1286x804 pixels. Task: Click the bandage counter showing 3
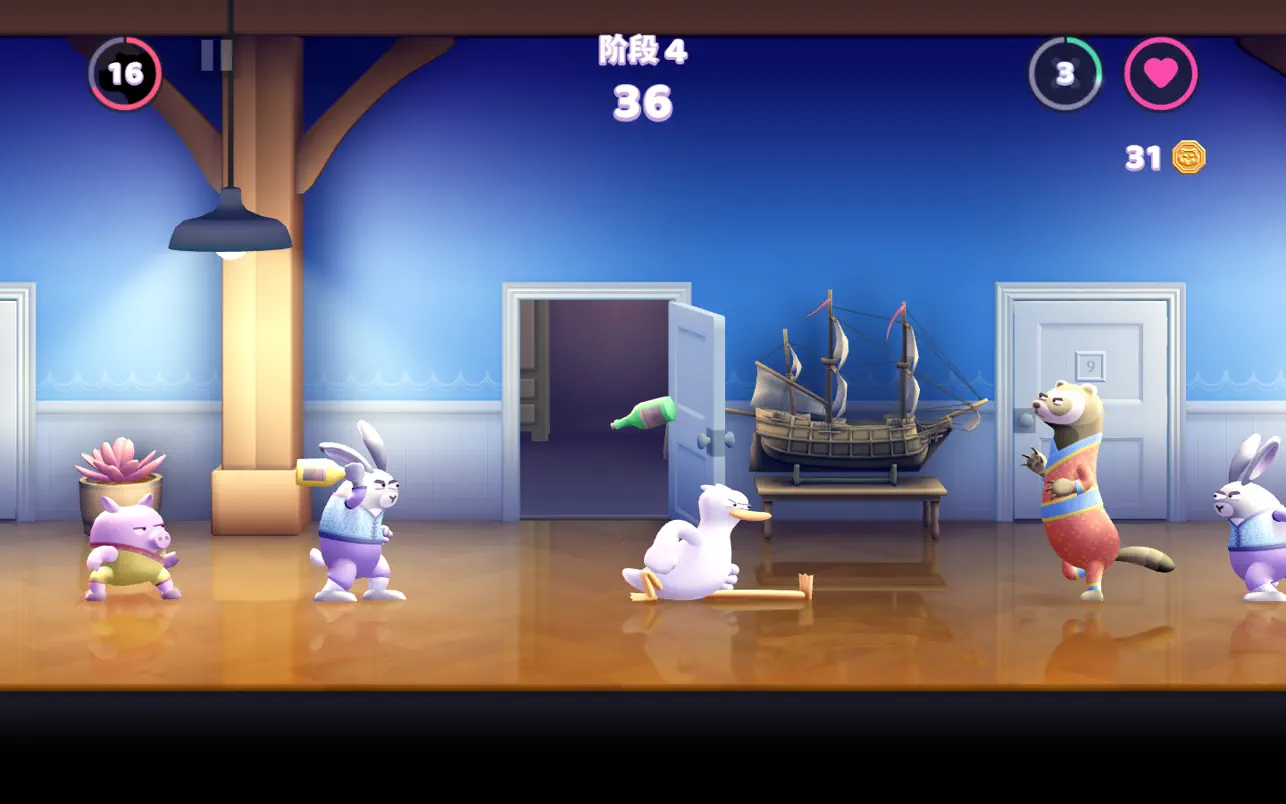point(1062,72)
